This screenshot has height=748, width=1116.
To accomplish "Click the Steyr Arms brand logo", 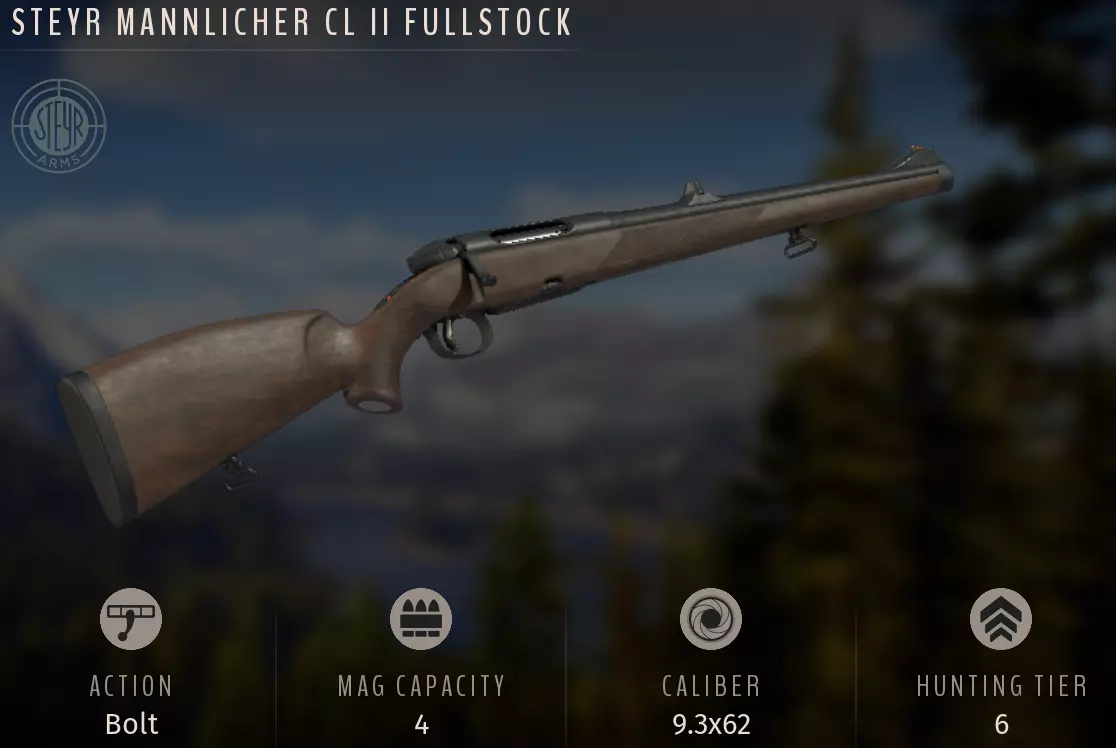I will [x=59, y=126].
